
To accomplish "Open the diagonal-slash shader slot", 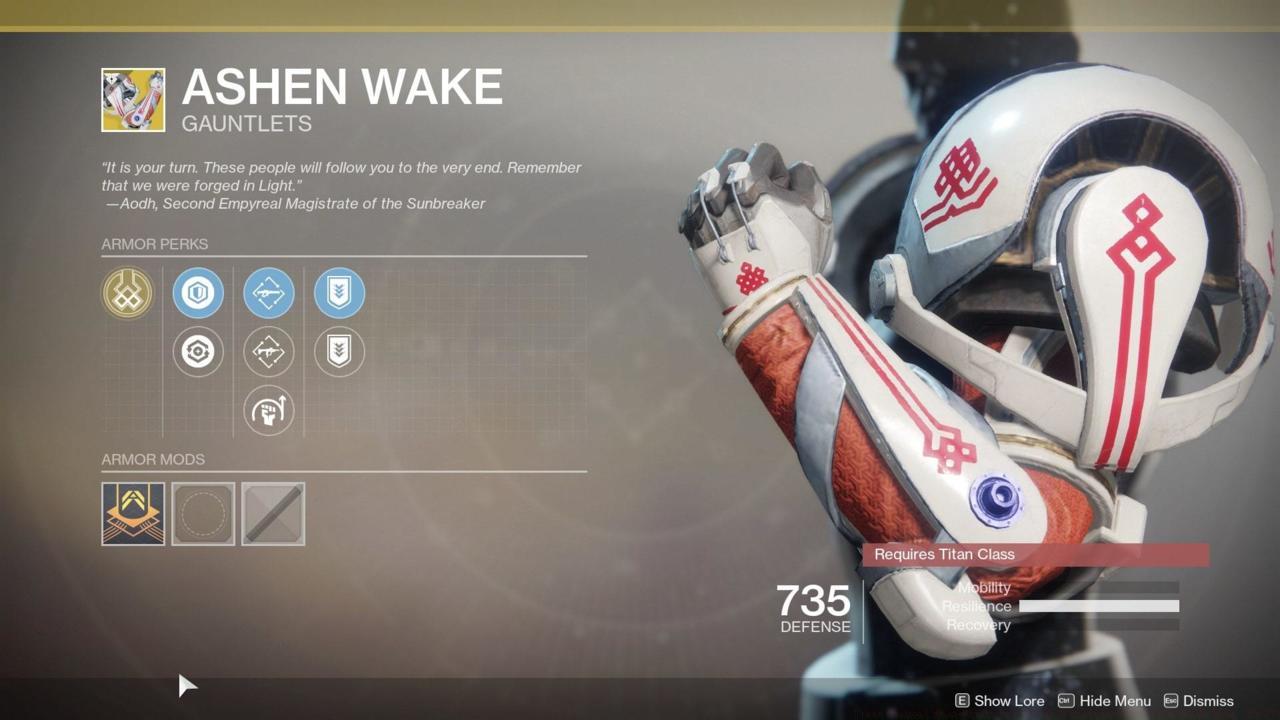I will point(273,514).
